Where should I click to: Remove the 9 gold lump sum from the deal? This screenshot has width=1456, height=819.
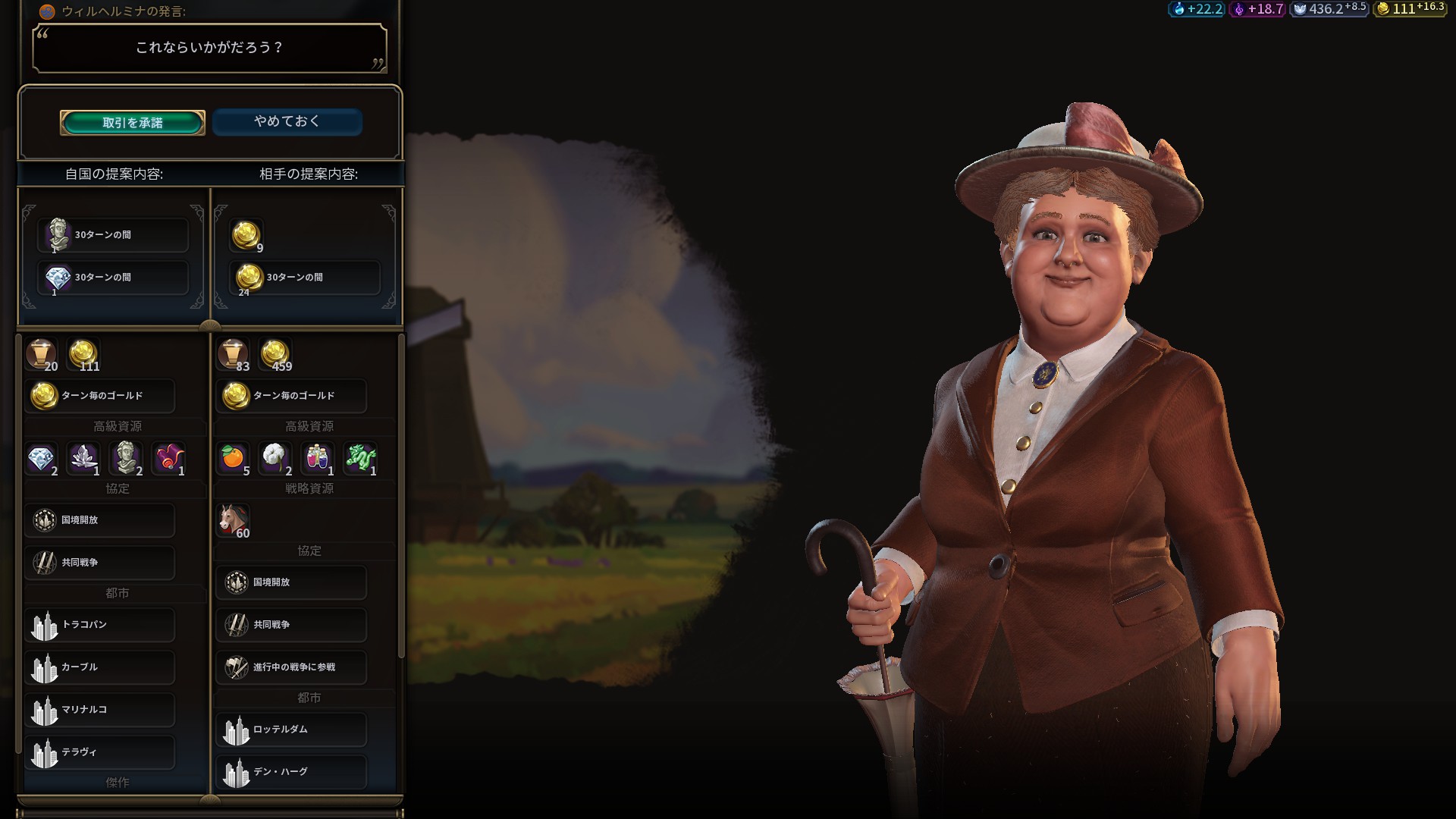click(246, 236)
